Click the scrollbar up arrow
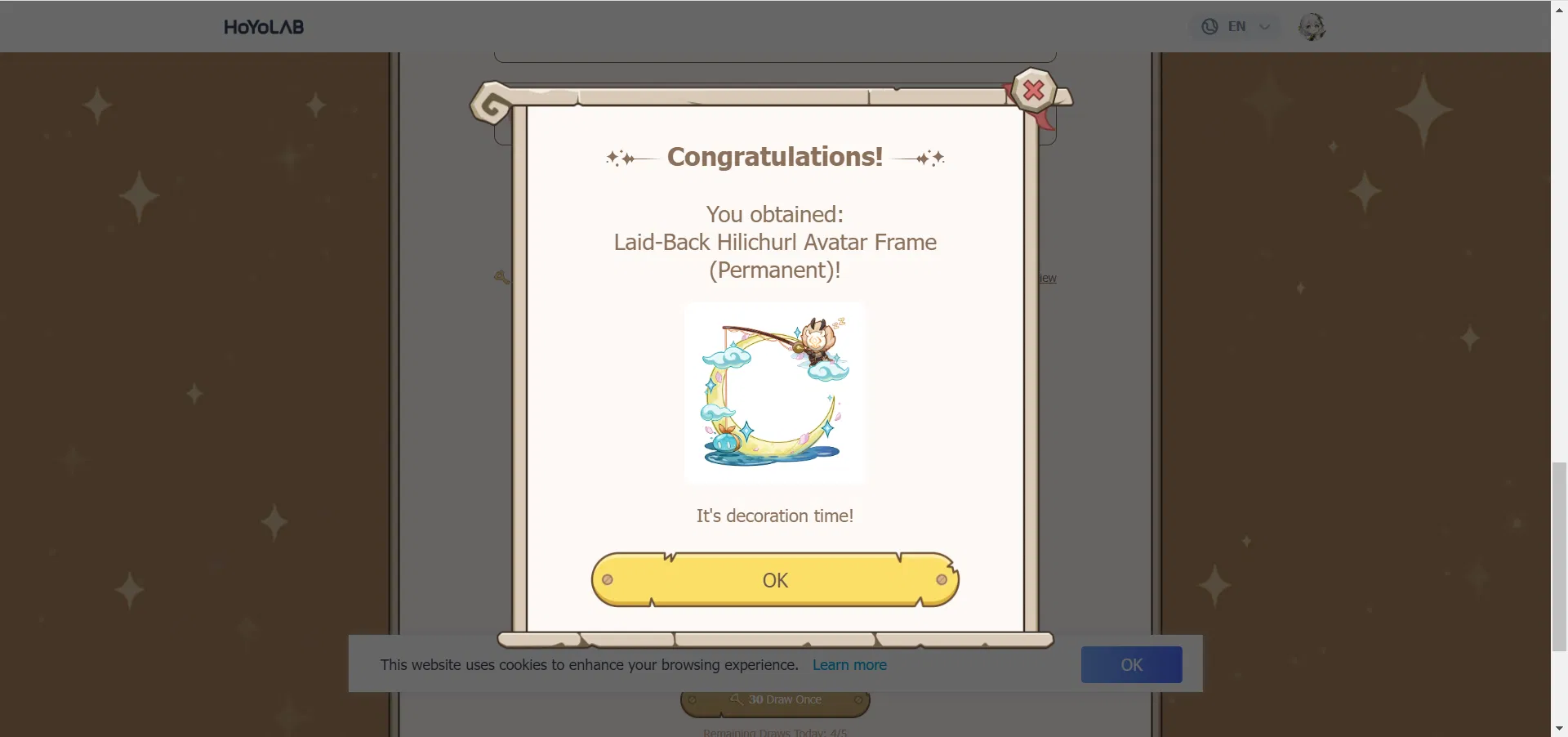1568x737 pixels. tap(1558, 9)
